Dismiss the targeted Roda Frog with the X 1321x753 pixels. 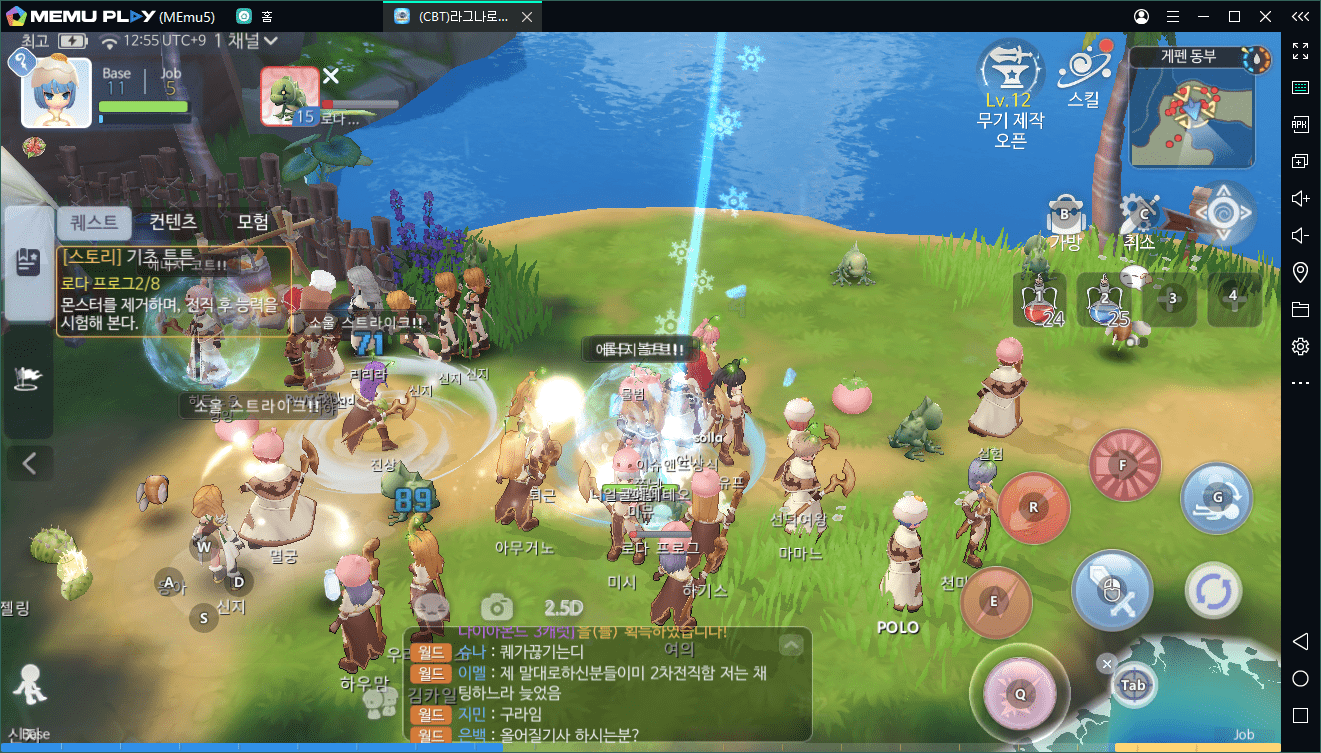click(x=331, y=75)
